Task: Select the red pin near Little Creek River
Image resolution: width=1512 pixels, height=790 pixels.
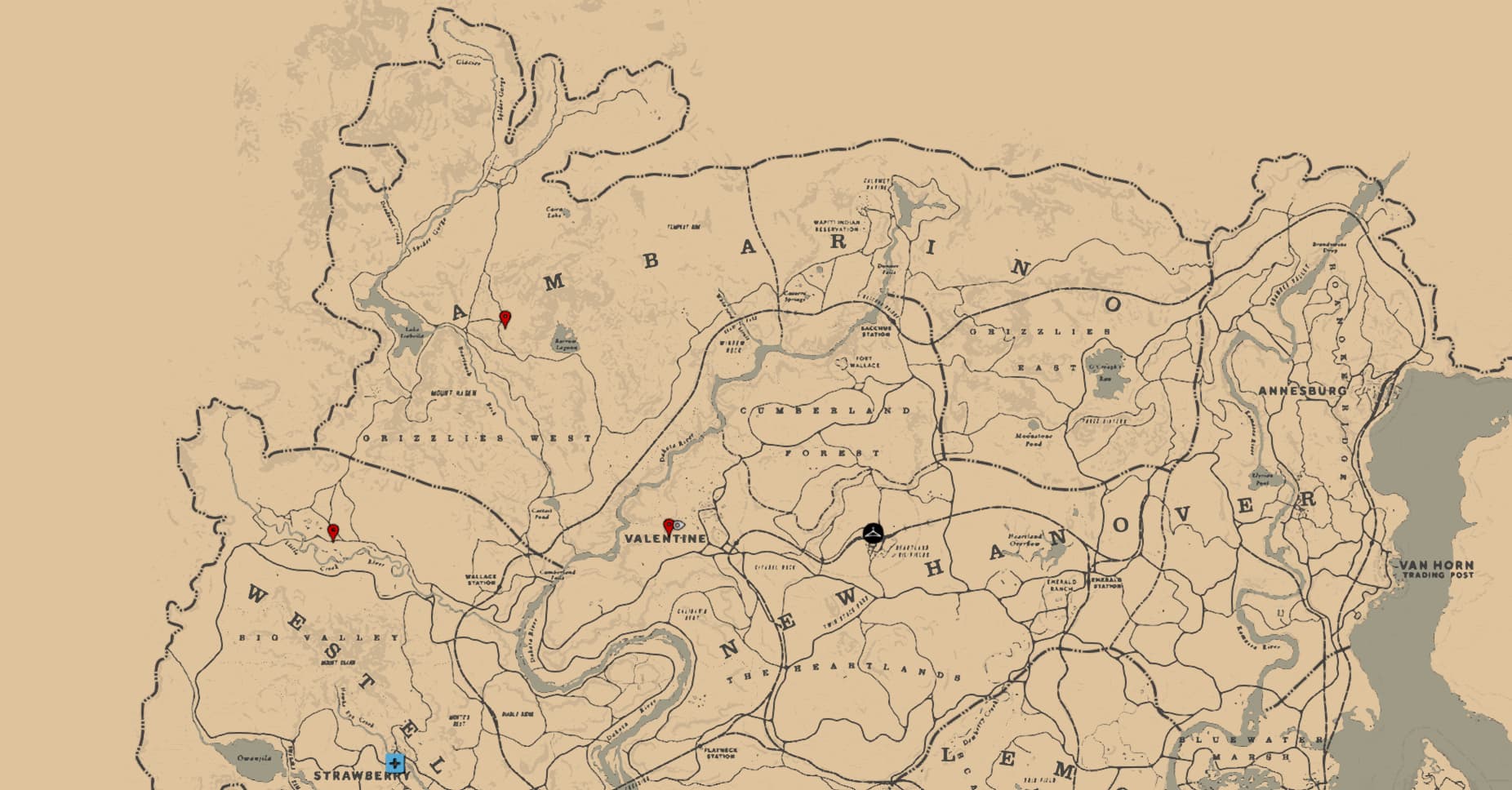Action: coord(333,530)
